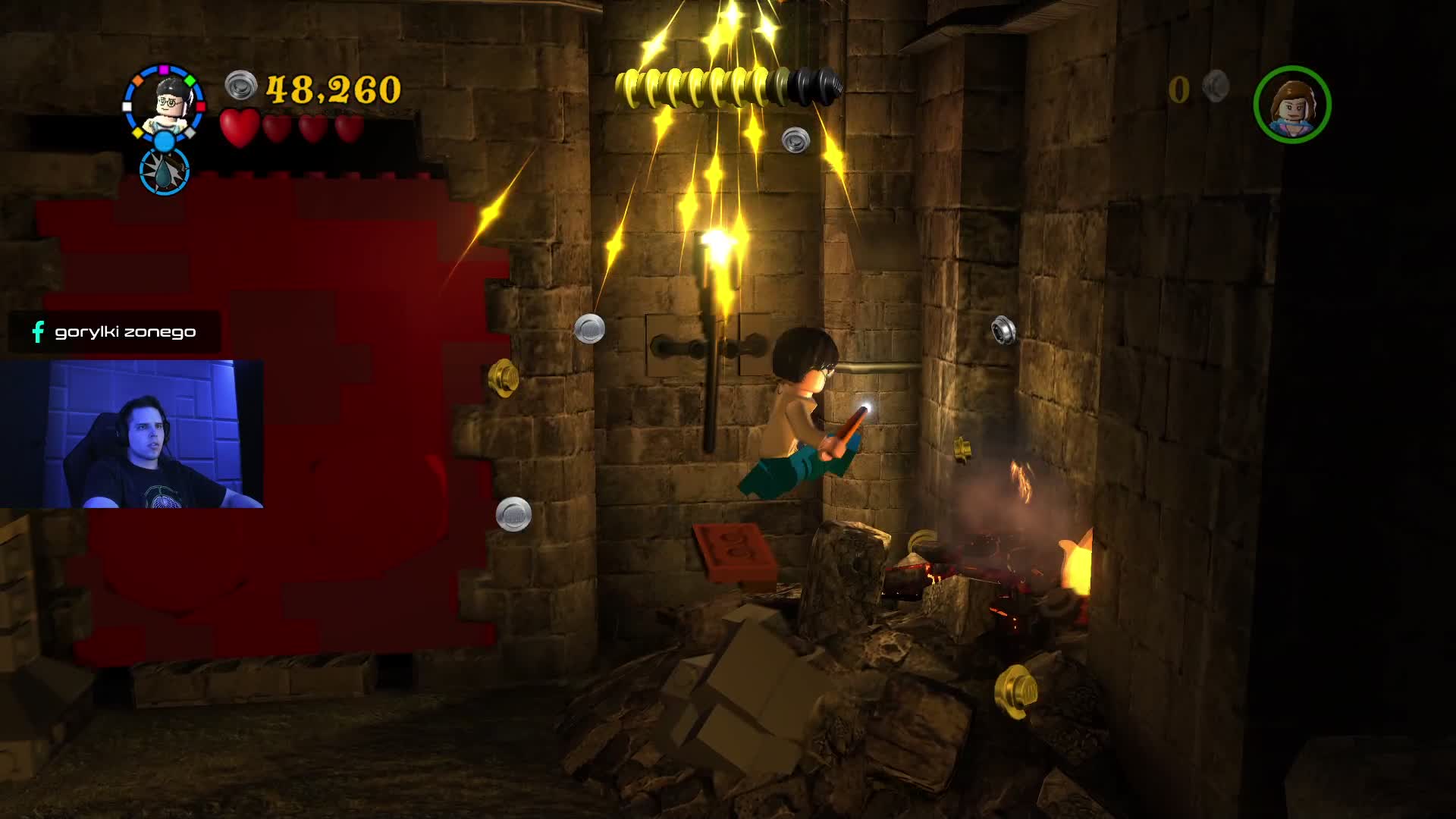Screen dimensions: 1456x819
Task: Select Harry's character portrait with spell wheel
Action: [x=165, y=103]
